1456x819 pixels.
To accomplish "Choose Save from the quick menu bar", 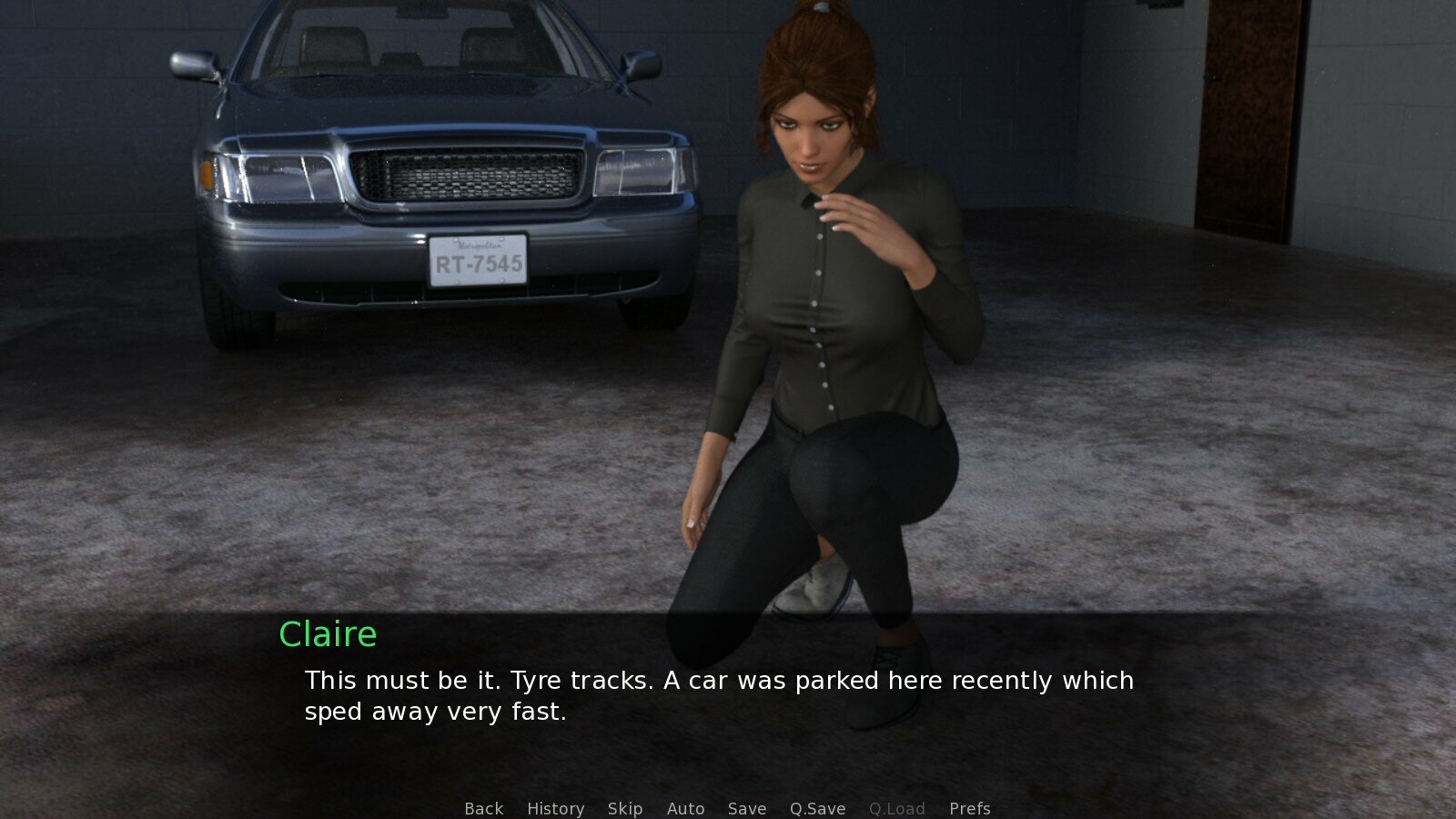I will click(746, 808).
